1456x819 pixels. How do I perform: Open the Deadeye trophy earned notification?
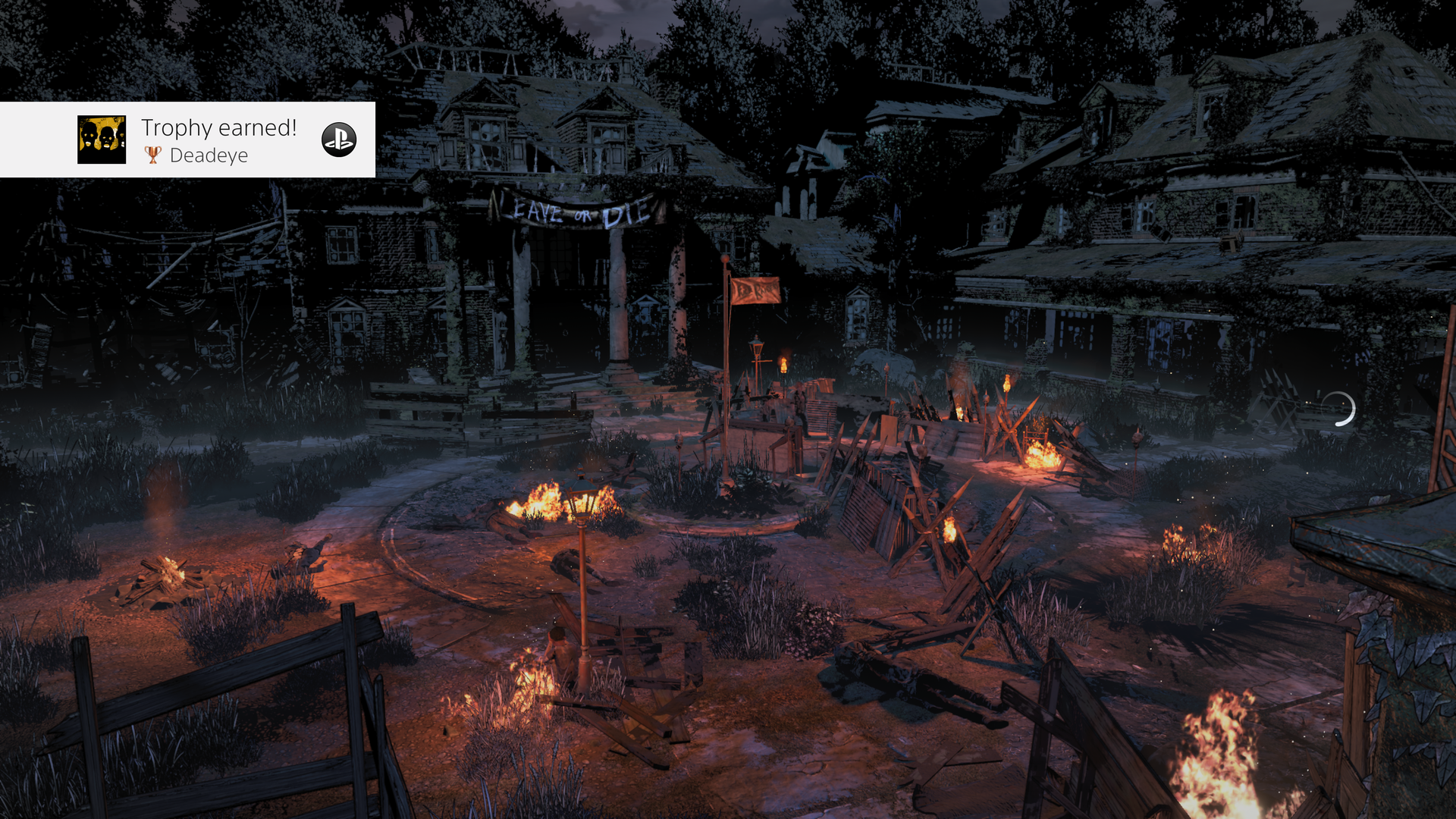220,140
